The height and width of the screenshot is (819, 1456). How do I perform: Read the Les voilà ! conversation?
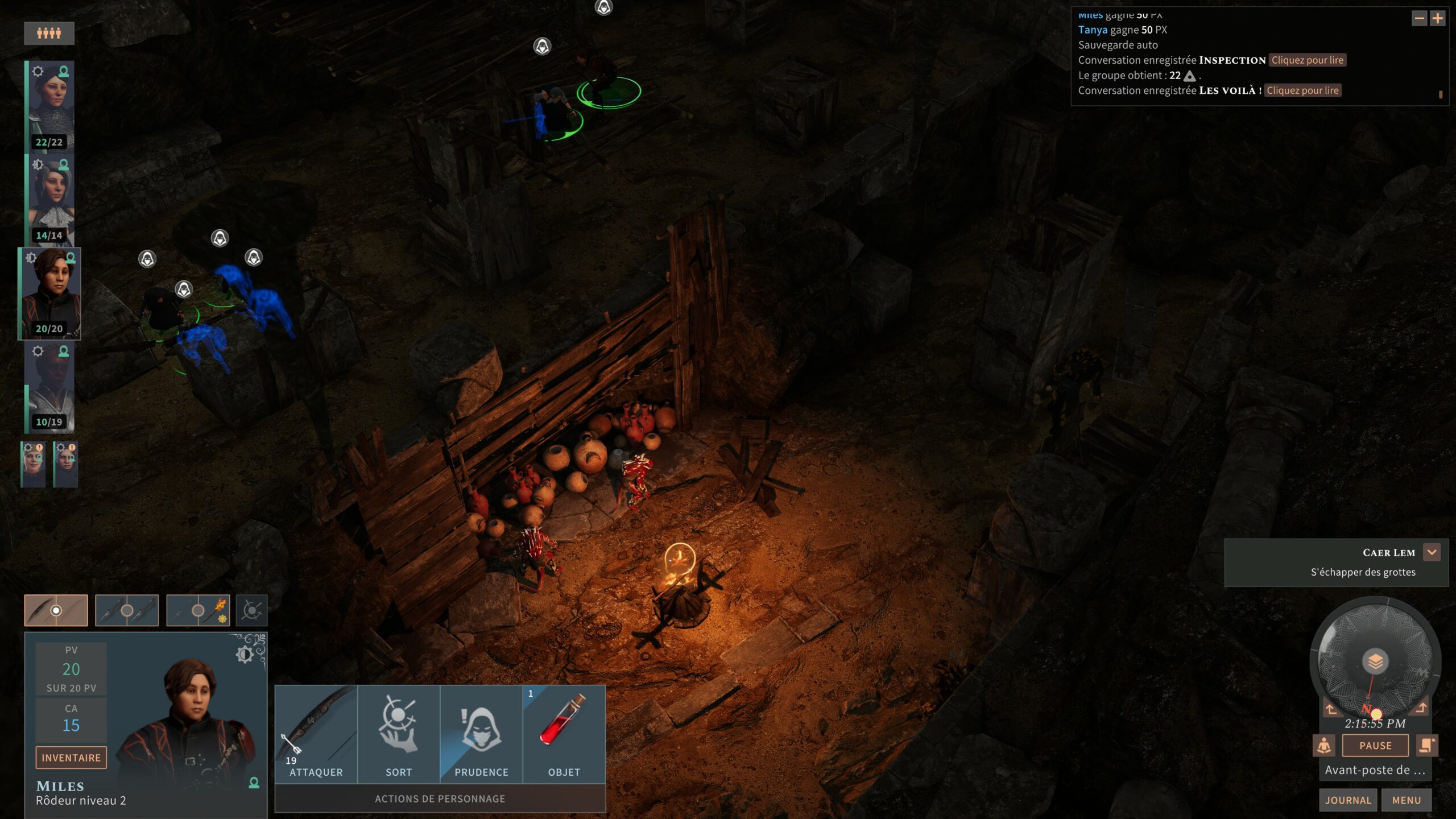tap(1302, 90)
